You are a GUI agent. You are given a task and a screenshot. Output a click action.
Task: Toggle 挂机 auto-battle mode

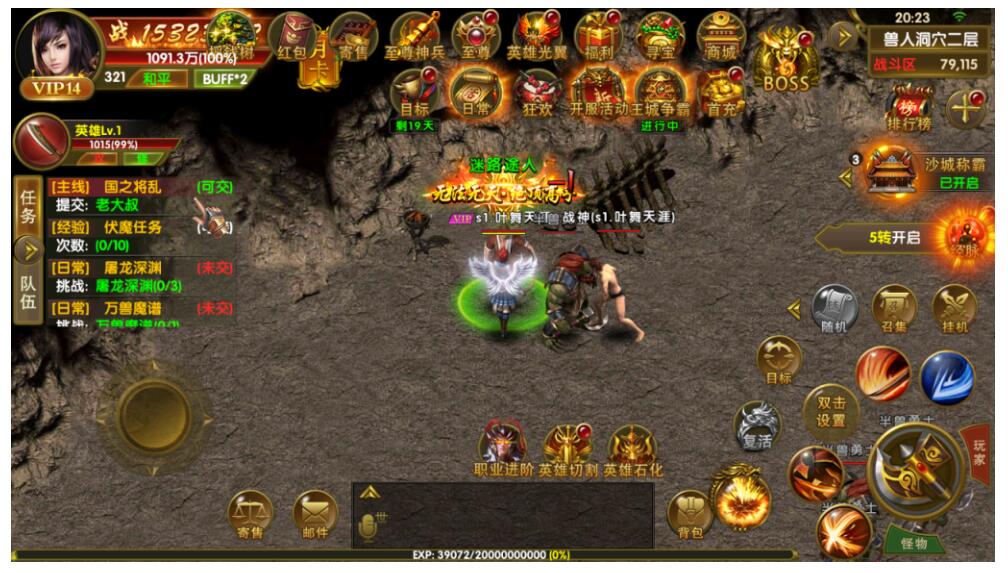click(954, 310)
